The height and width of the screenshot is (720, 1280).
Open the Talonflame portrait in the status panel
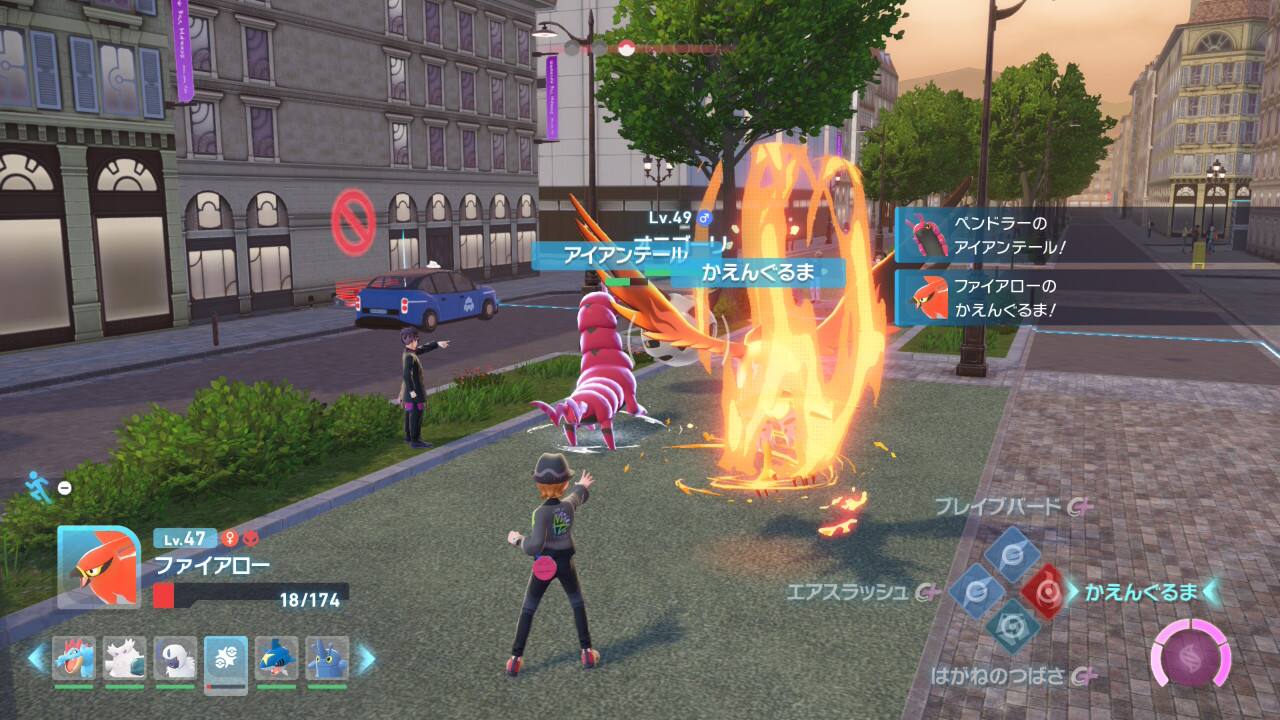coord(98,566)
